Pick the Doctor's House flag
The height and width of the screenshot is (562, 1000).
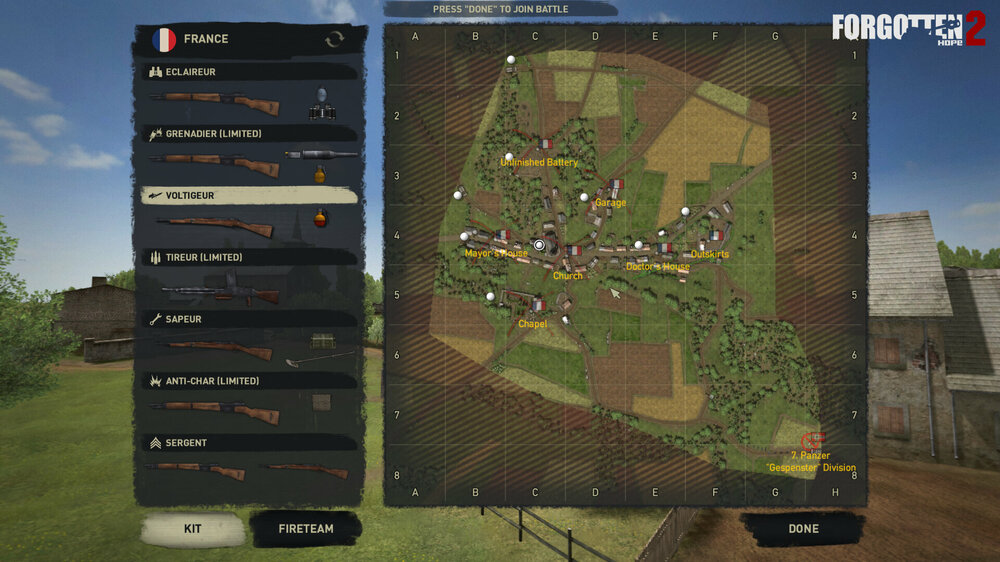[x=664, y=248]
